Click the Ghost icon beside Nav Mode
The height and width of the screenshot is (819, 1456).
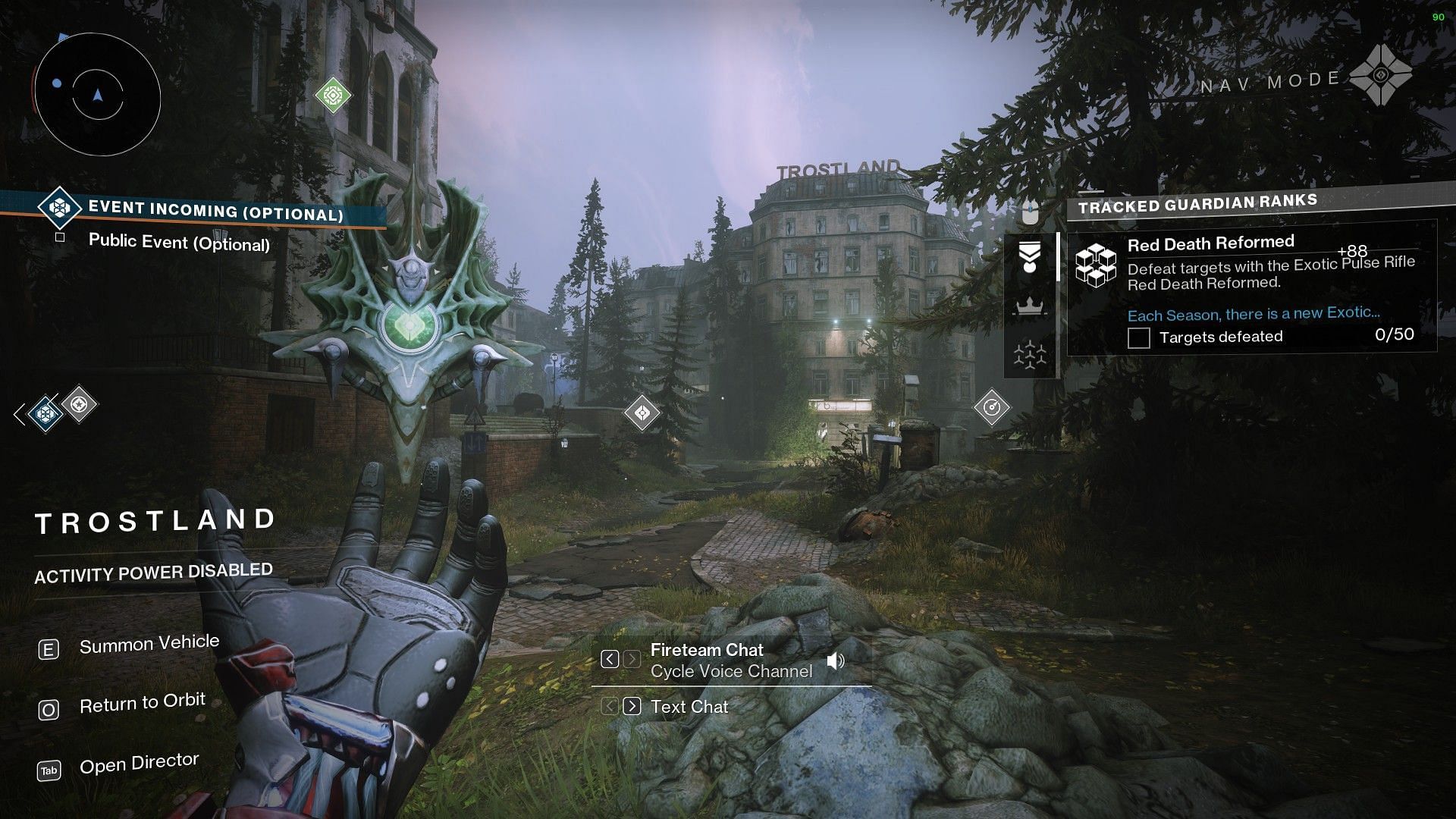click(1380, 75)
